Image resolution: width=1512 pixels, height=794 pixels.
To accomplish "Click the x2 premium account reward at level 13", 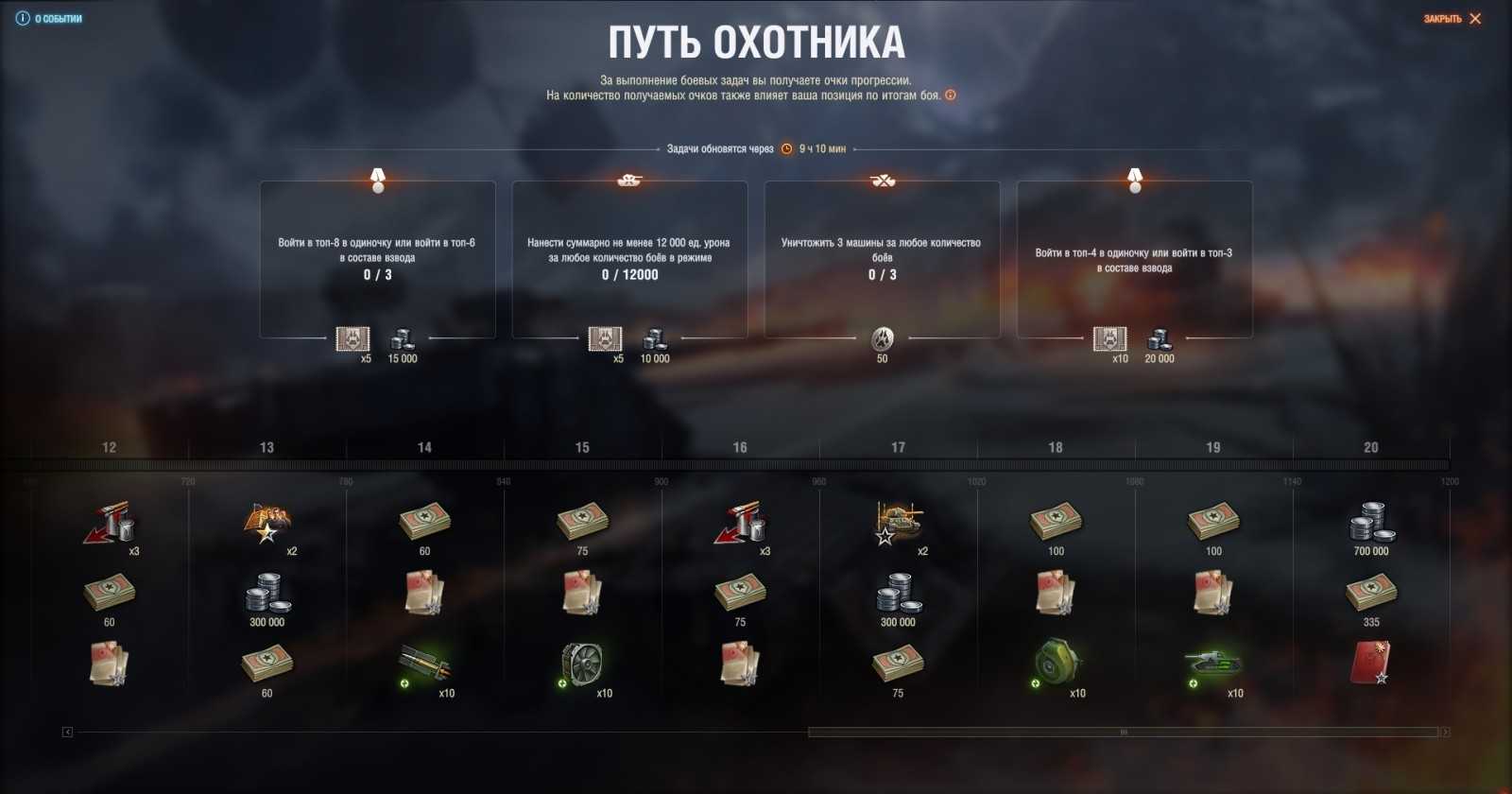I will point(265,520).
